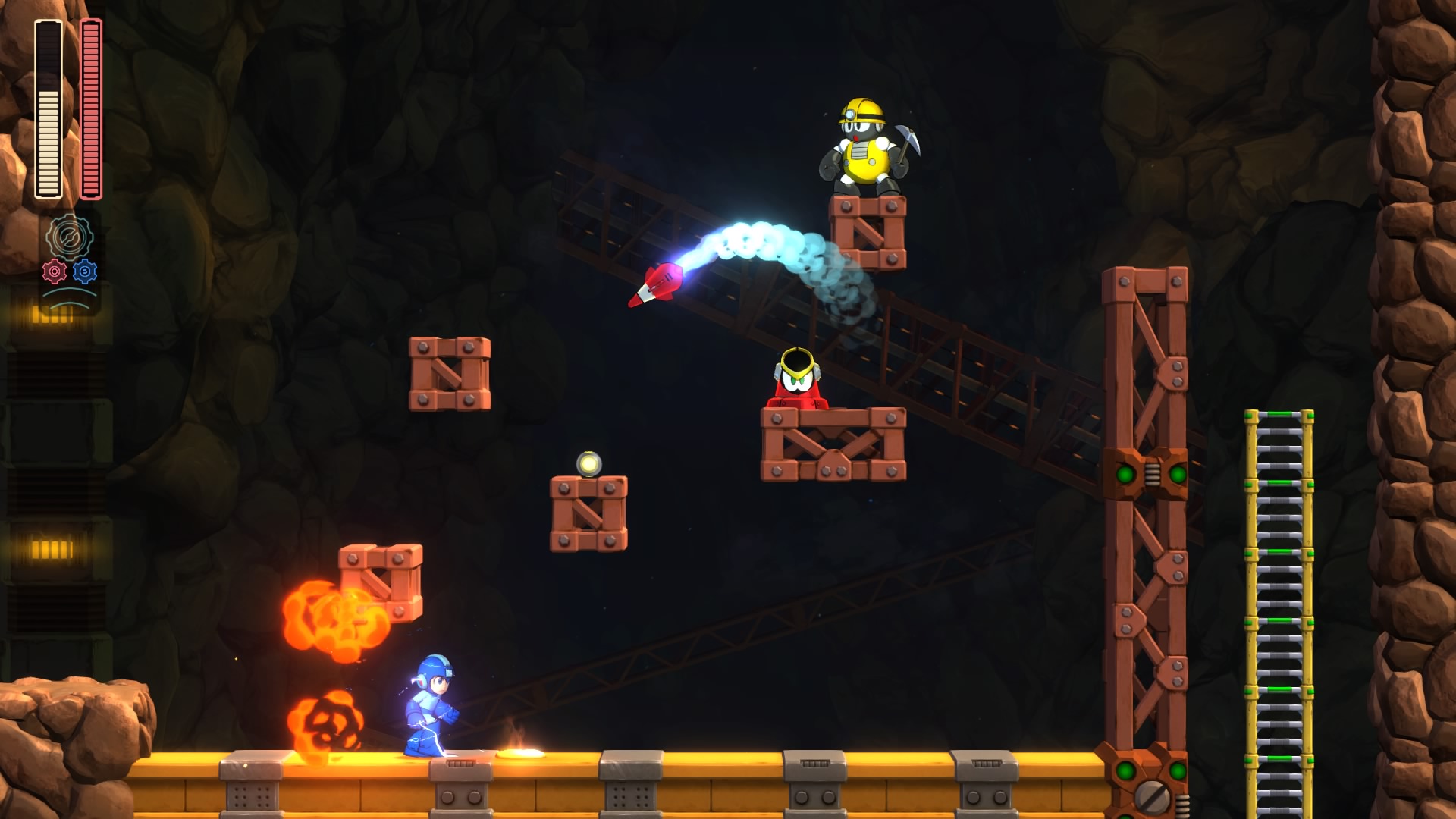This screenshot has width=1456, height=819.
Task: Activate the blue Speed Gear icon
Action: pos(85,271)
